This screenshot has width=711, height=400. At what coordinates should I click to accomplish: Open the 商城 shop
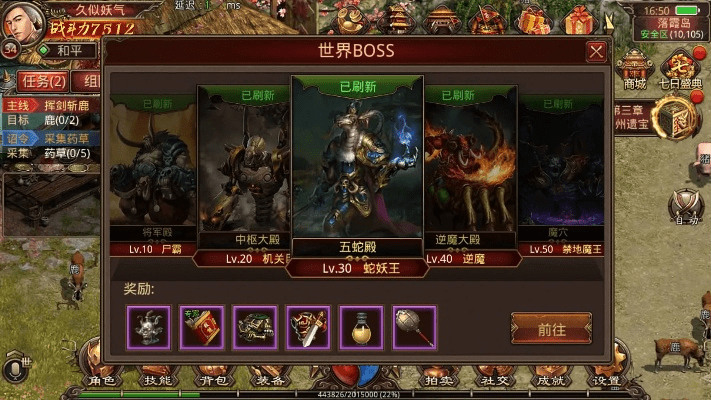635,72
